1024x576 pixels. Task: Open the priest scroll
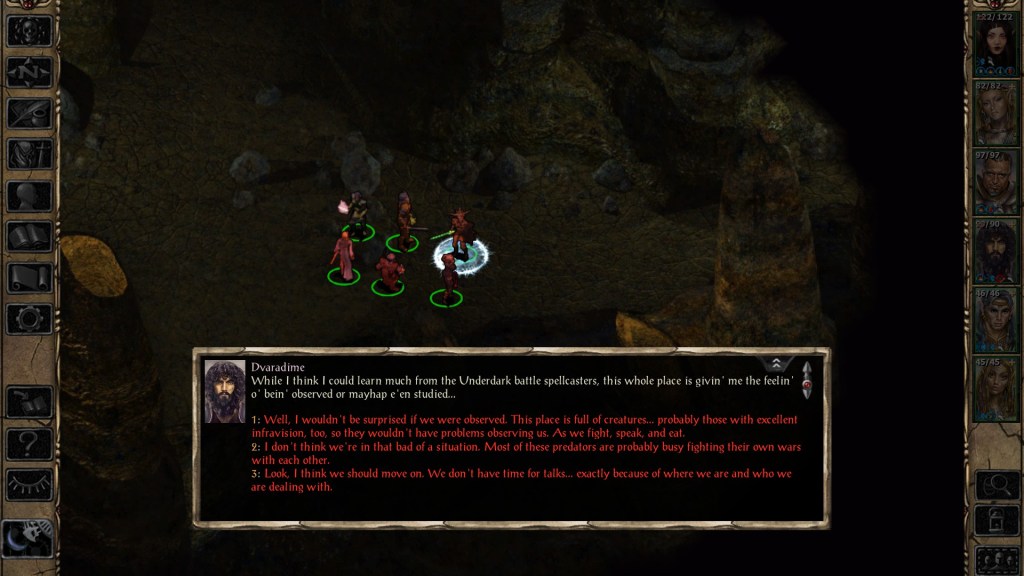pos(29,278)
